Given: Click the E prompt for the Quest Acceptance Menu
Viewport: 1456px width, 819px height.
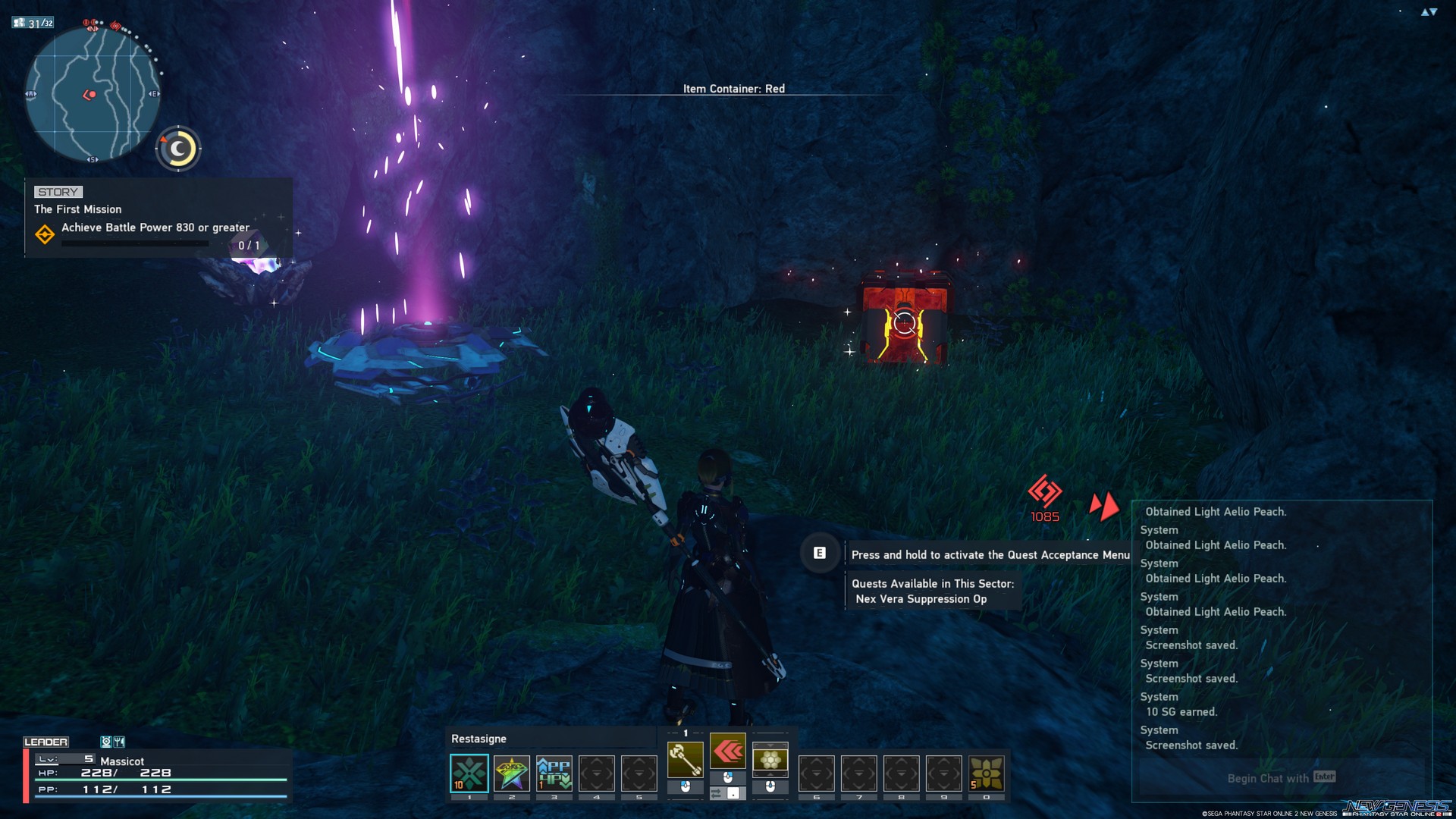Looking at the screenshot, I should [x=819, y=554].
